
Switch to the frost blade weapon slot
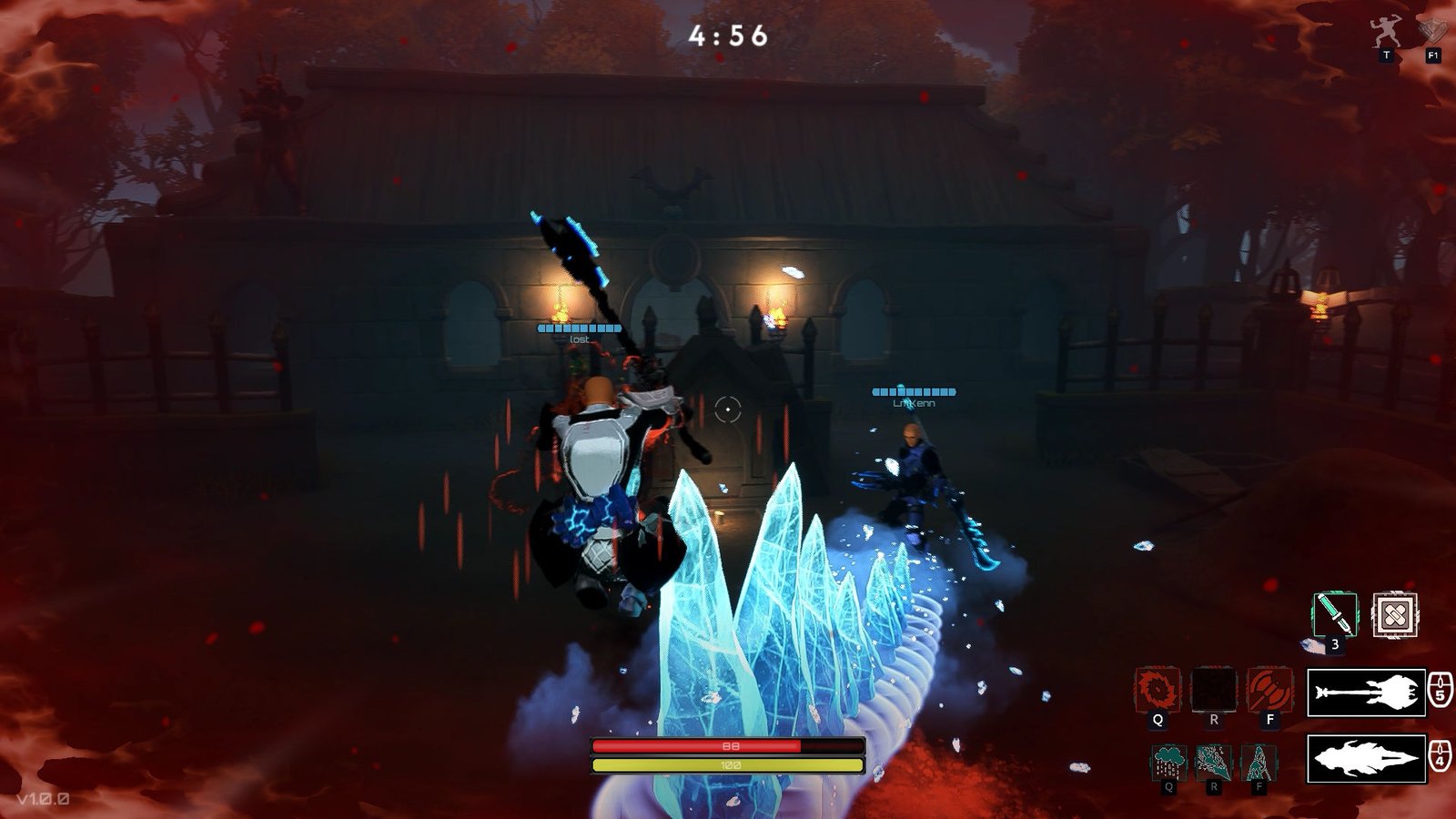pyautogui.click(x=1366, y=758)
